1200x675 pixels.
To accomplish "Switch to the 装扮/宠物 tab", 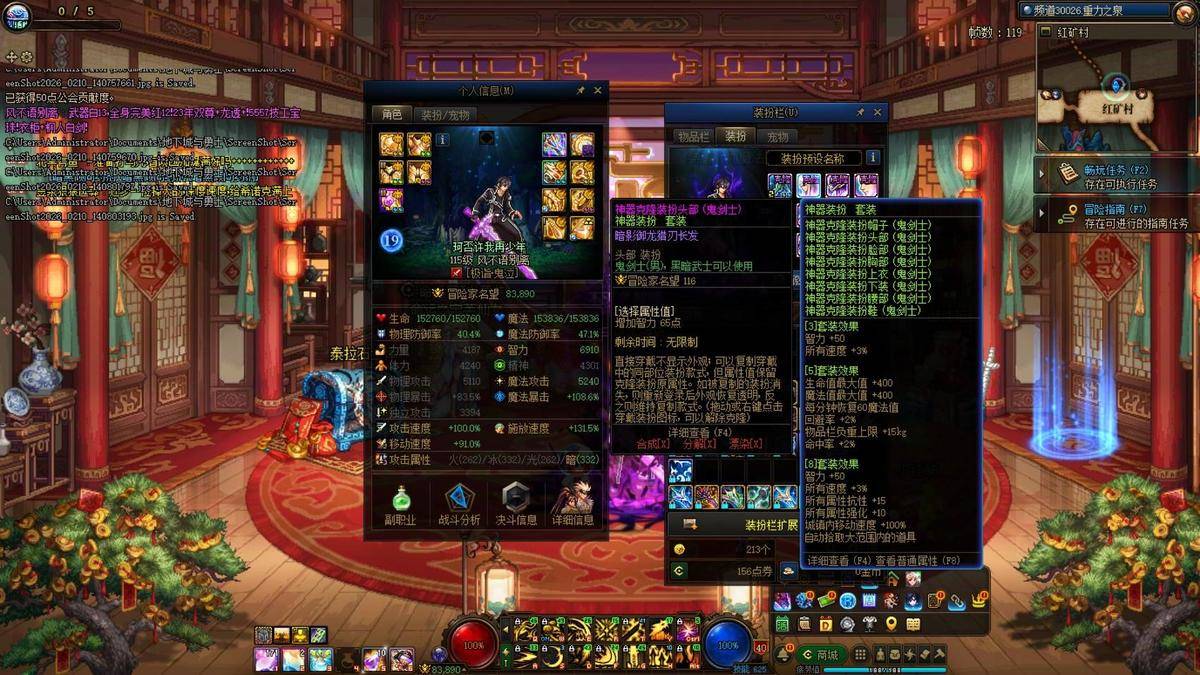I will coord(444,115).
